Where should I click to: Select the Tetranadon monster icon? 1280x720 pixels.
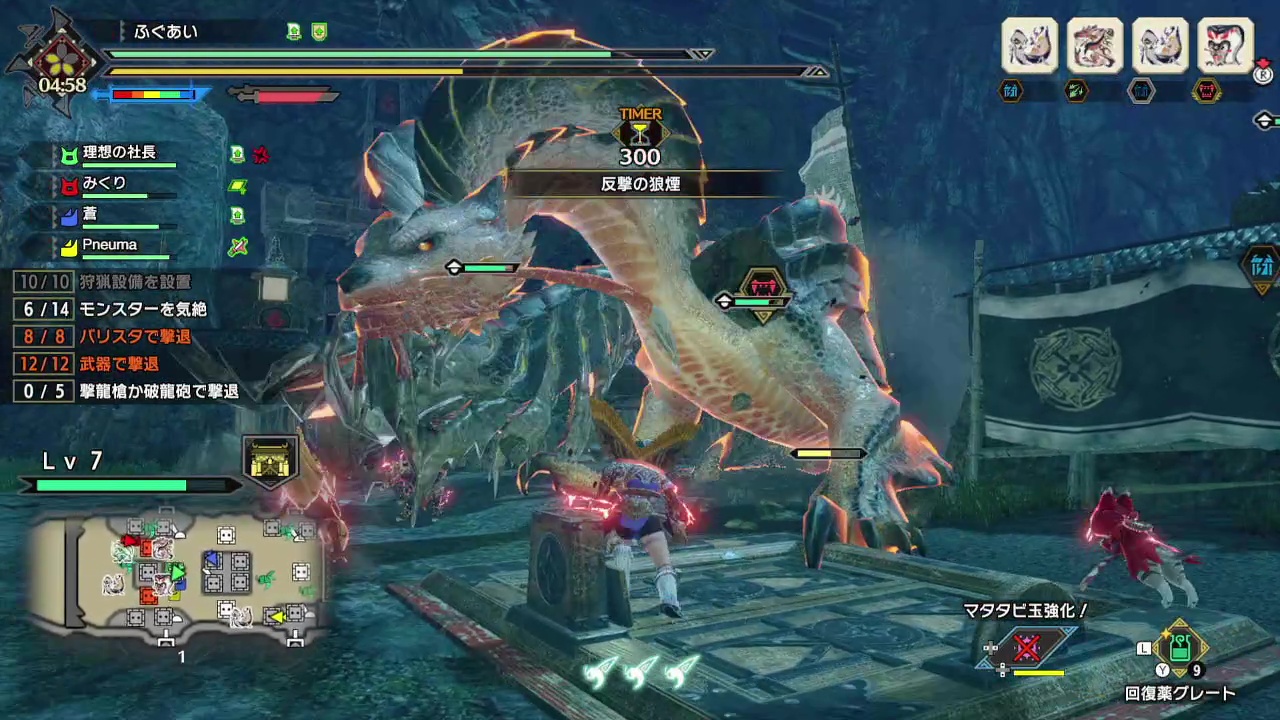1224,44
